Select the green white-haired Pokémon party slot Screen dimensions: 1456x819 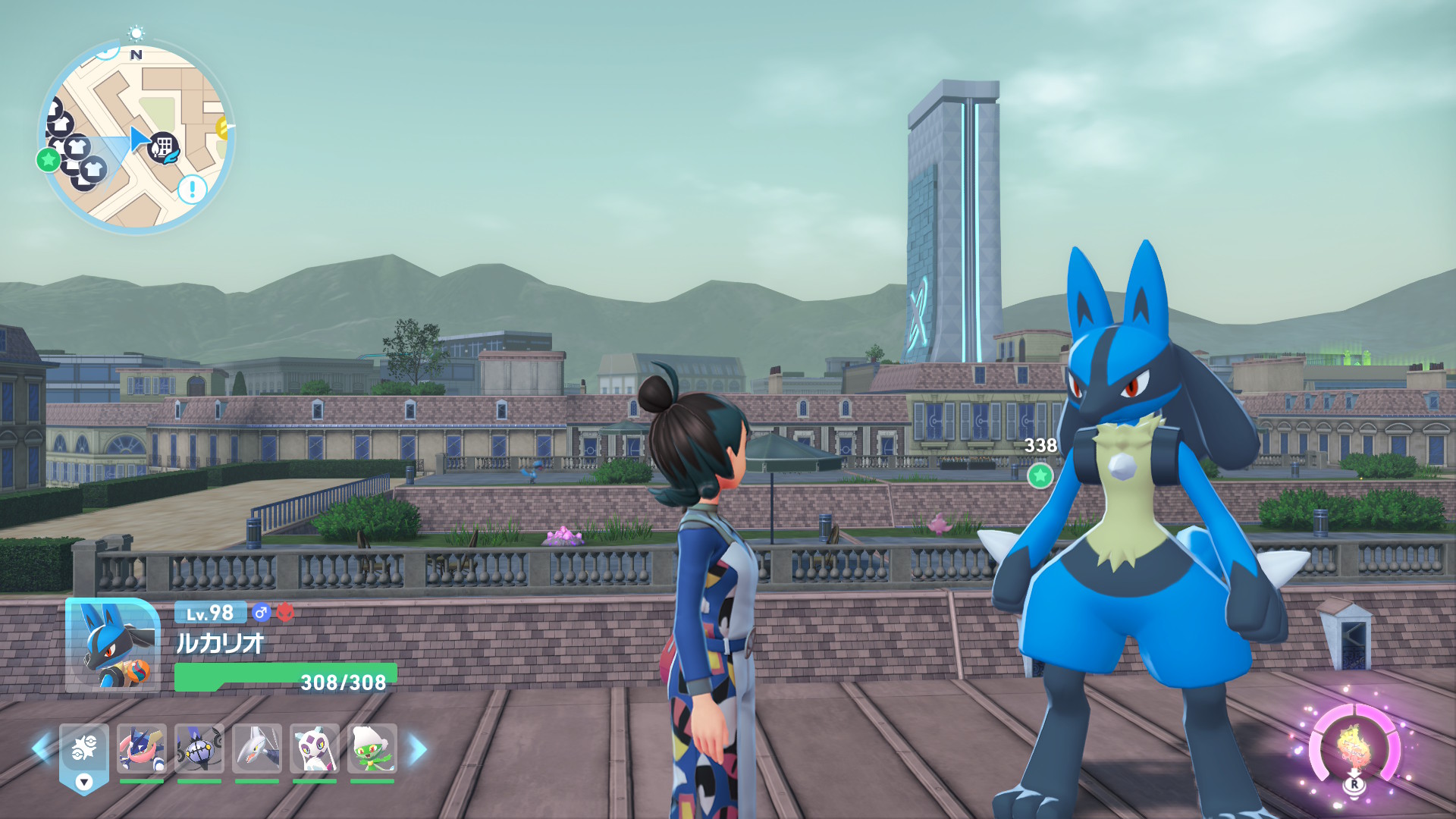(x=372, y=748)
